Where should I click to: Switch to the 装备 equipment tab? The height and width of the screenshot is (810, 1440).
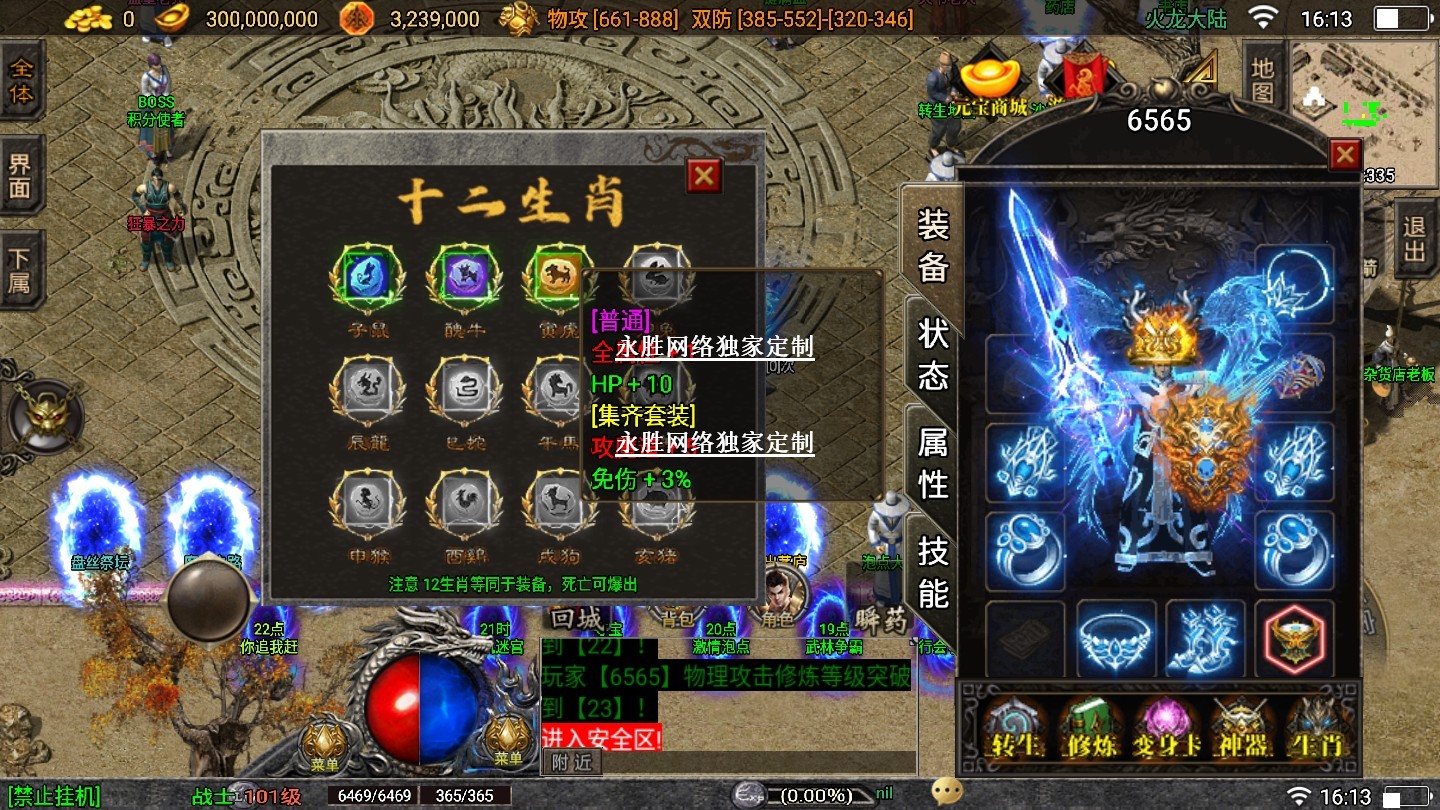[932, 245]
